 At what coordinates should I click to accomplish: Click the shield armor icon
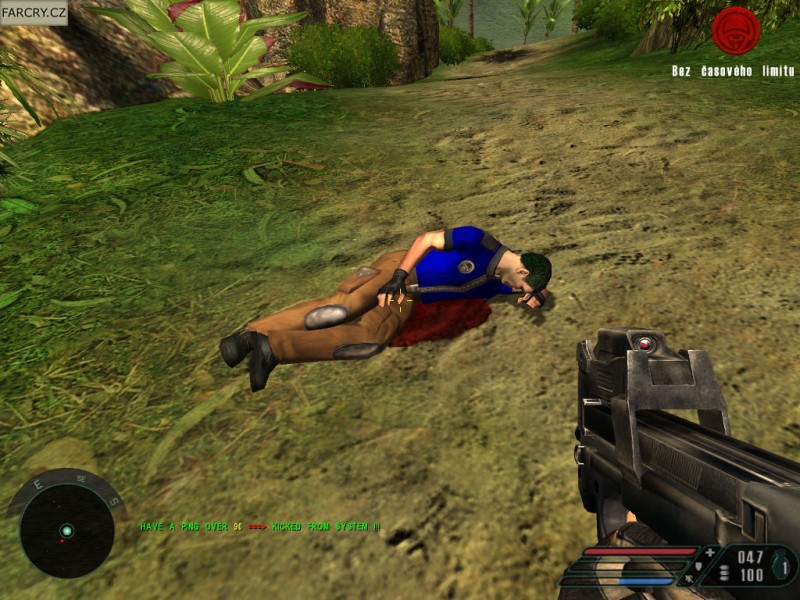point(698,566)
